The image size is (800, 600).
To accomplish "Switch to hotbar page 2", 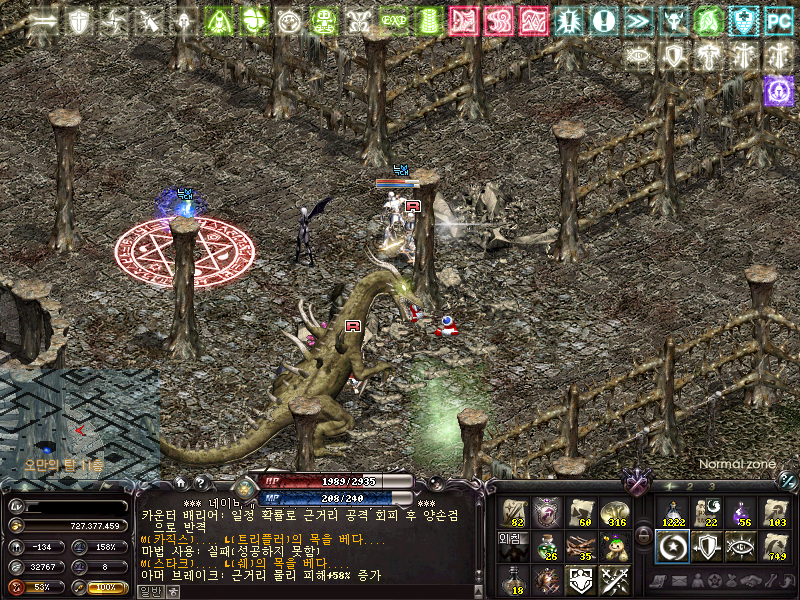I will pyautogui.click(x=691, y=487).
